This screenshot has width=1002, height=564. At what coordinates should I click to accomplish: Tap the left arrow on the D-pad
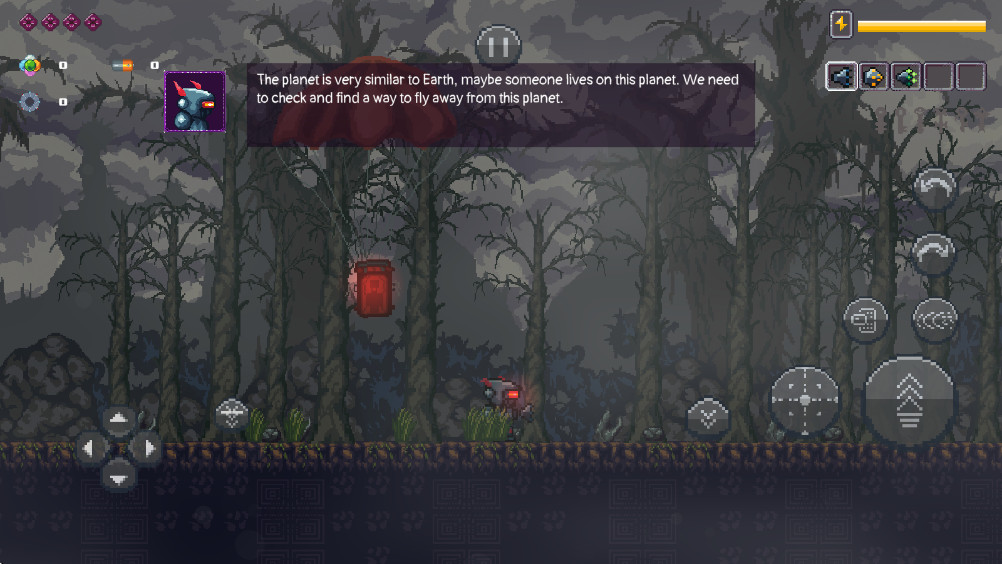pos(90,448)
